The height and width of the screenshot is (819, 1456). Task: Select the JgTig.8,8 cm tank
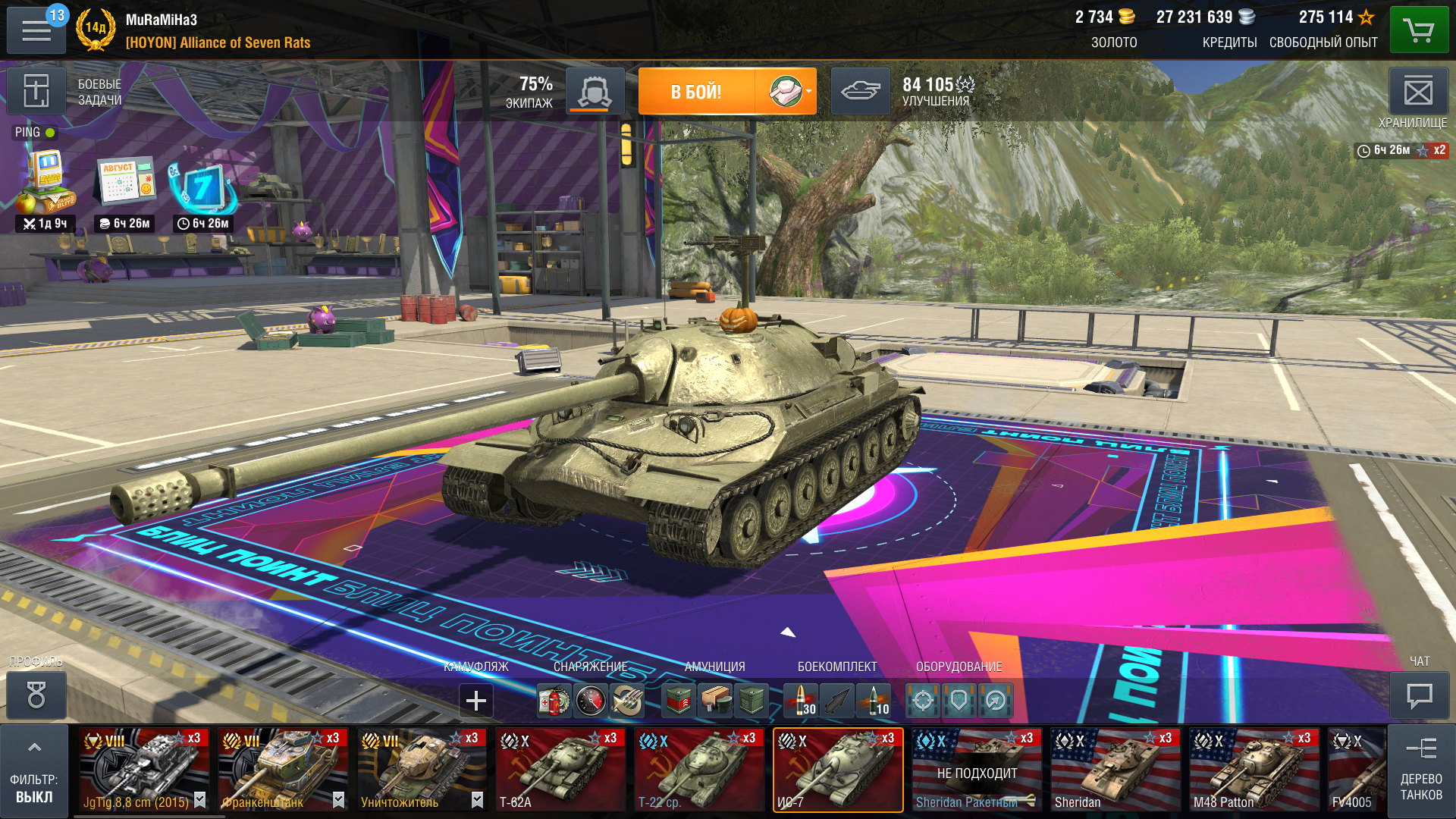coord(144,770)
